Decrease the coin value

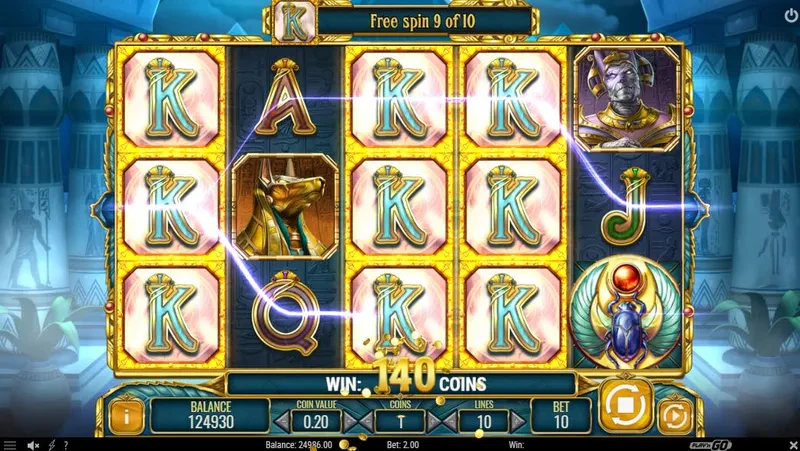click(x=282, y=421)
